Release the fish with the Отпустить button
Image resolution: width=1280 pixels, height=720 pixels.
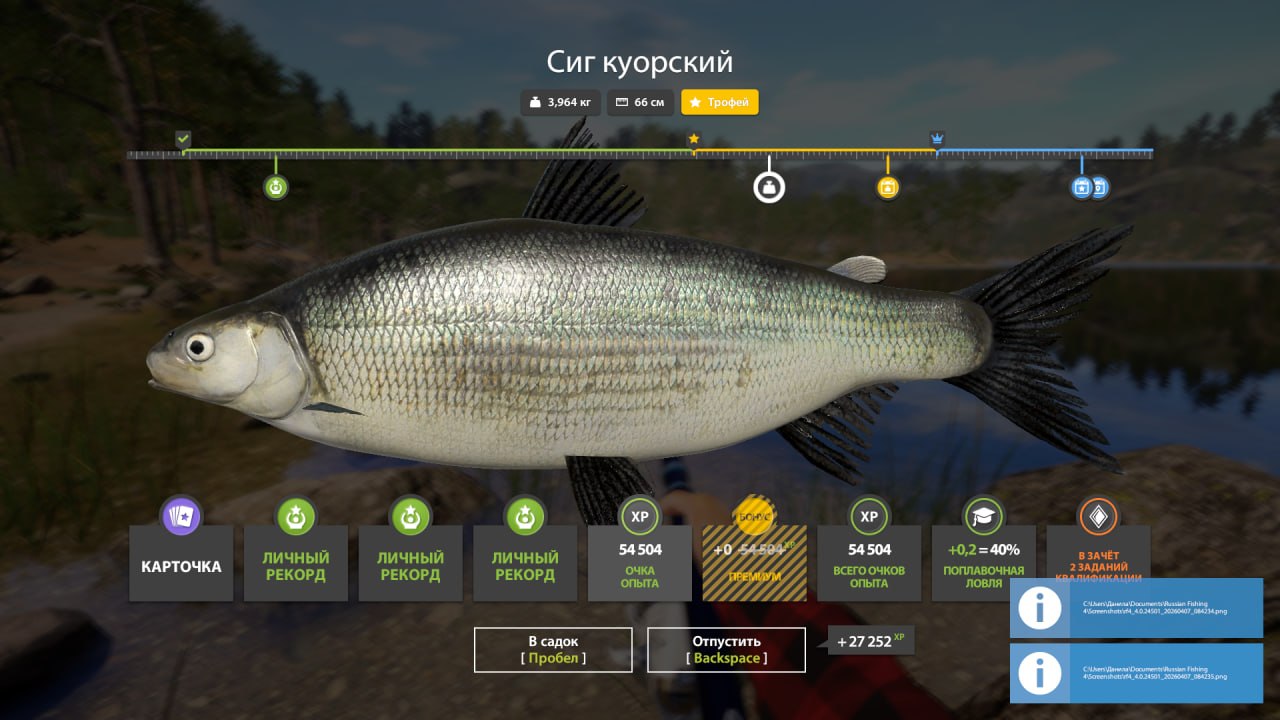726,649
